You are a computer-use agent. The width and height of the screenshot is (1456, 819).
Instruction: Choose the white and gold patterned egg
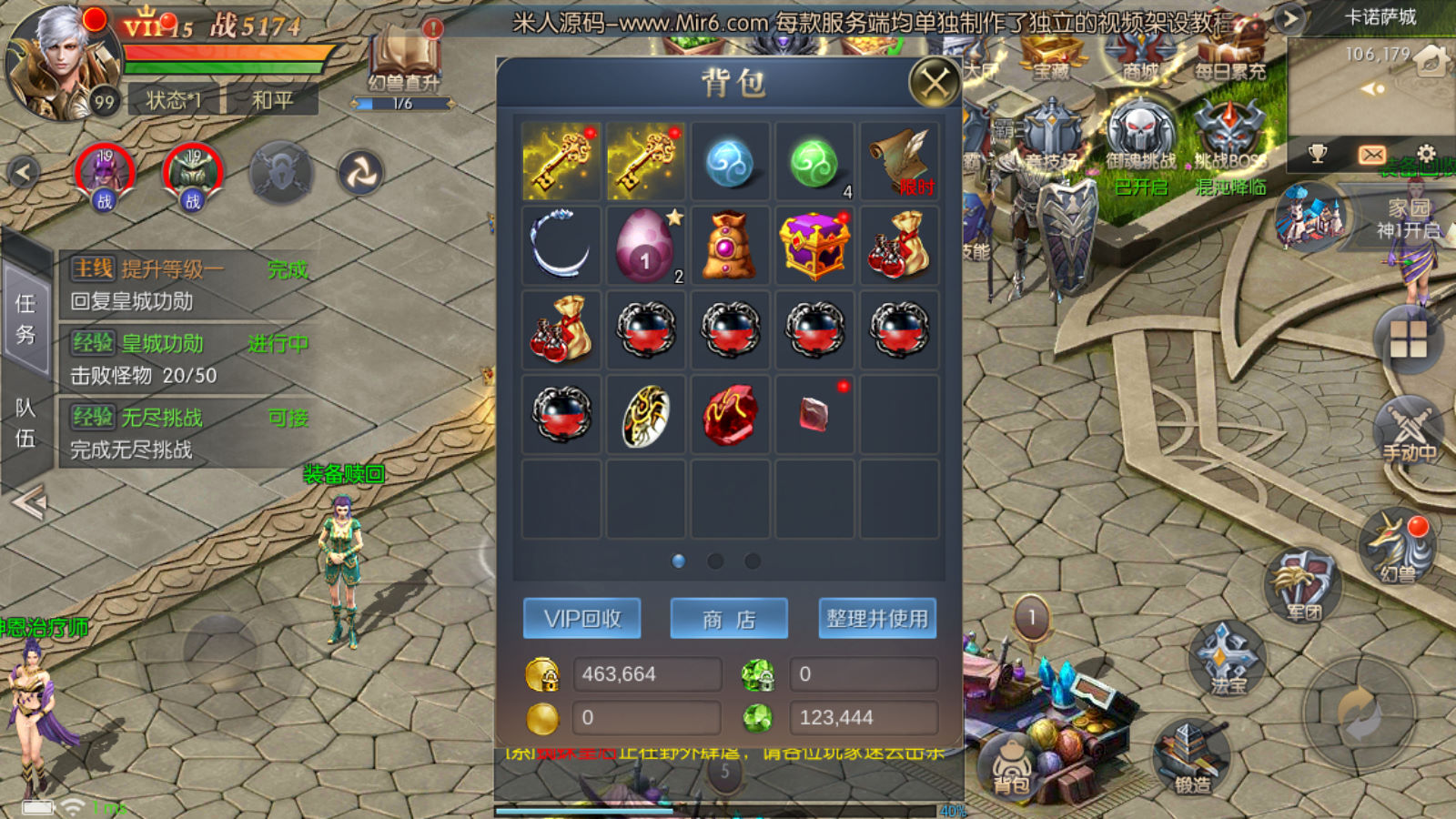pos(645,415)
